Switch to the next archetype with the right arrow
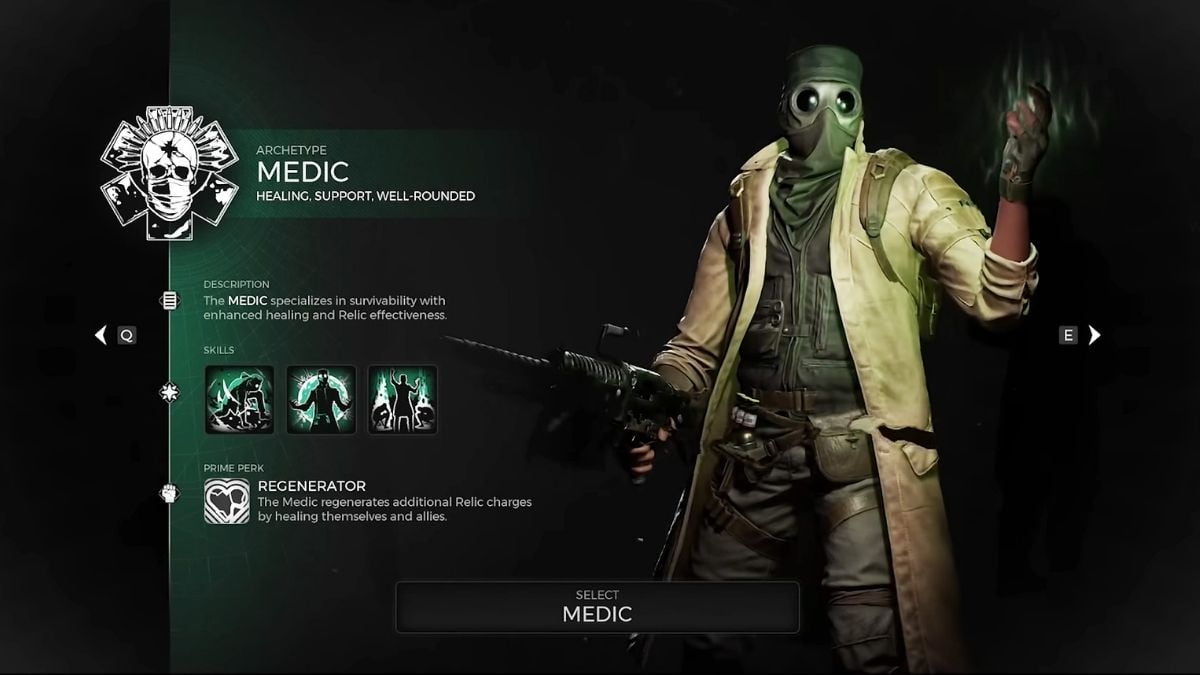 click(x=1094, y=336)
